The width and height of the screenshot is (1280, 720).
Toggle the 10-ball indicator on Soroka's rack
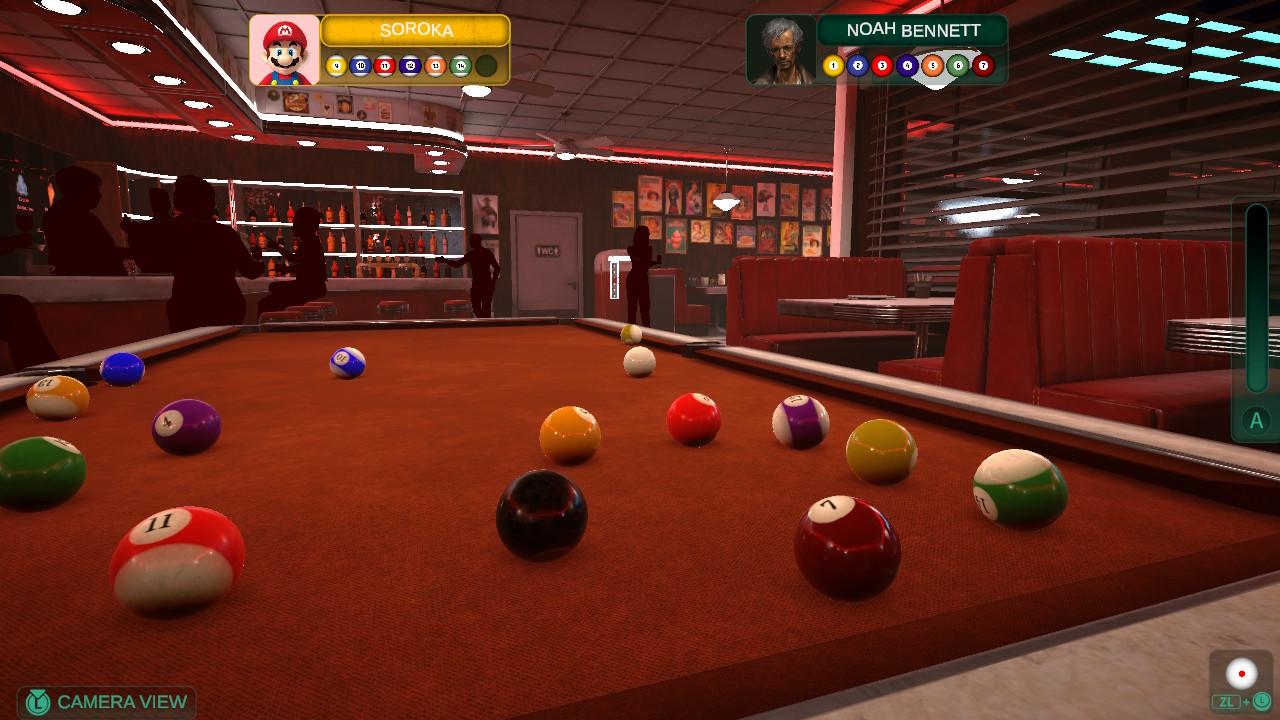click(x=361, y=66)
